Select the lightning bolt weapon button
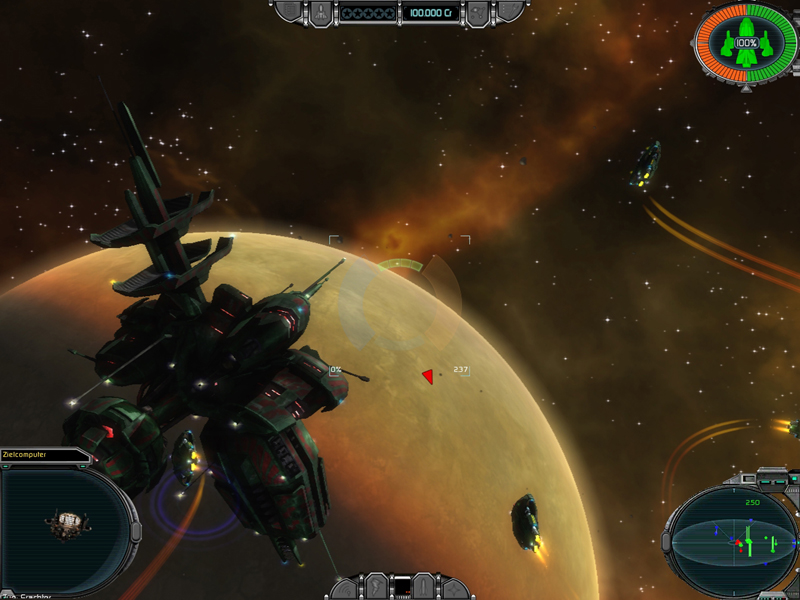The width and height of the screenshot is (800, 600). tap(375, 587)
